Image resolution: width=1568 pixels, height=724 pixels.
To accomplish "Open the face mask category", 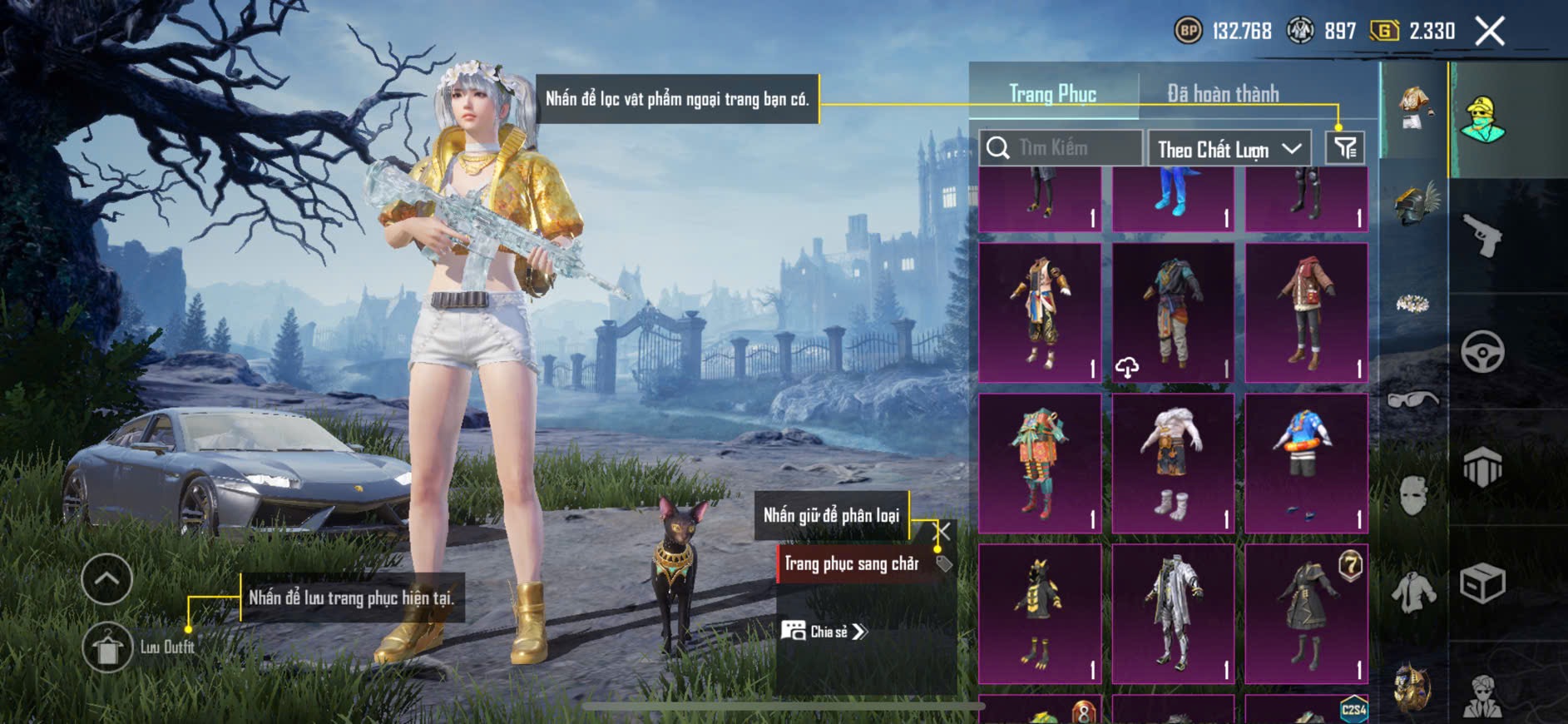I will pyautogui.click(x=1412, y=496).
